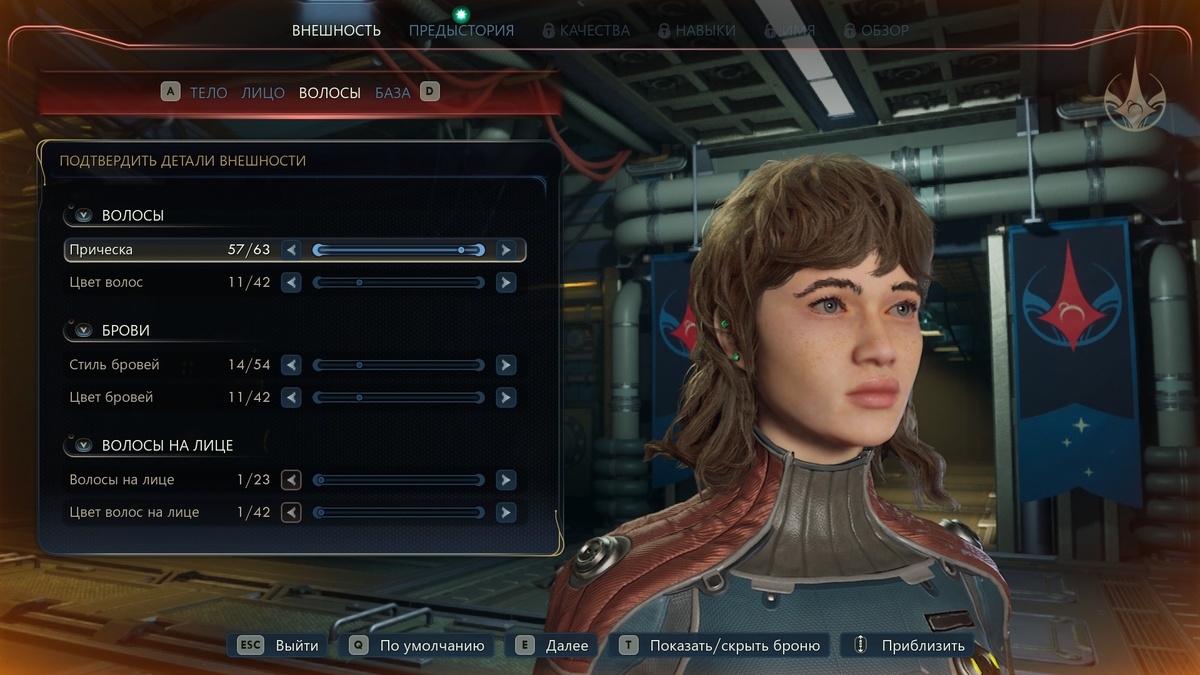Viewport: 1200px width, 675px height.
Task: Select the Лицо appearance section
Action: coord(263,93)
